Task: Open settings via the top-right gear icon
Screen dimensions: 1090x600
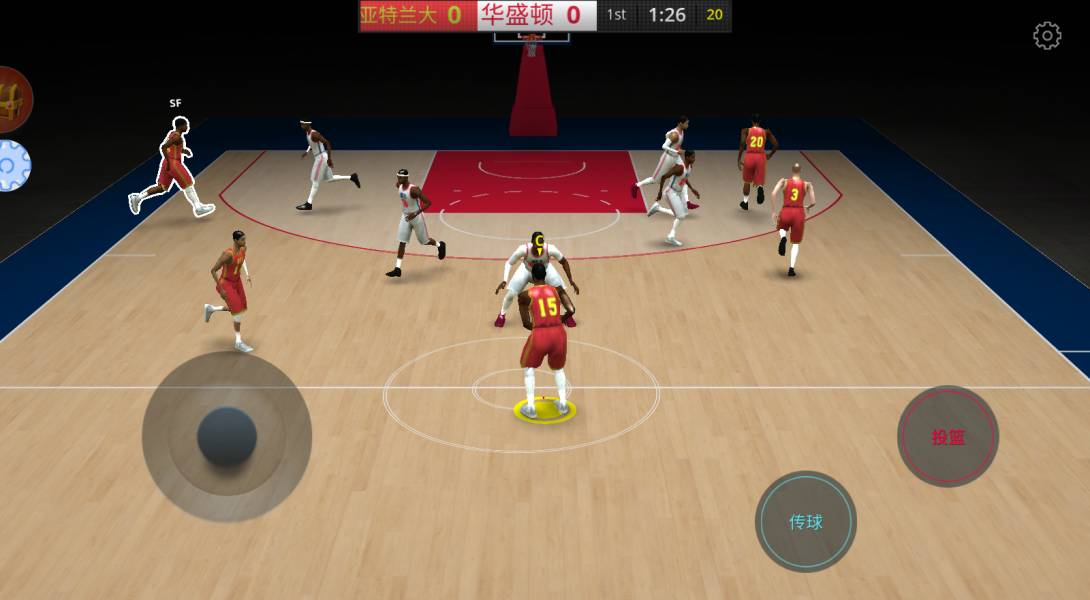Action: point(1046,37)
